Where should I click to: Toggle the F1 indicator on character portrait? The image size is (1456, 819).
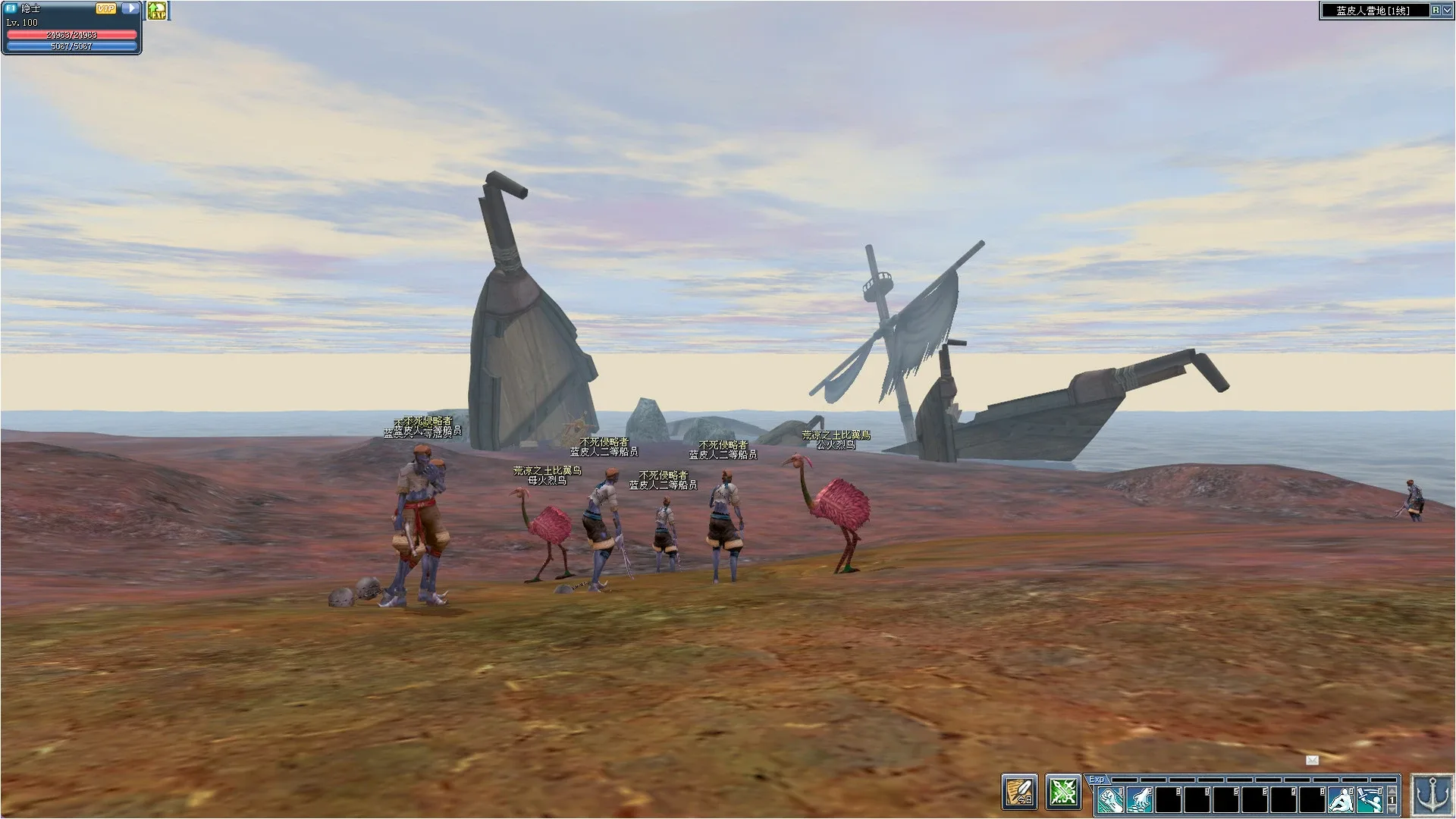[x=11, y=8]
